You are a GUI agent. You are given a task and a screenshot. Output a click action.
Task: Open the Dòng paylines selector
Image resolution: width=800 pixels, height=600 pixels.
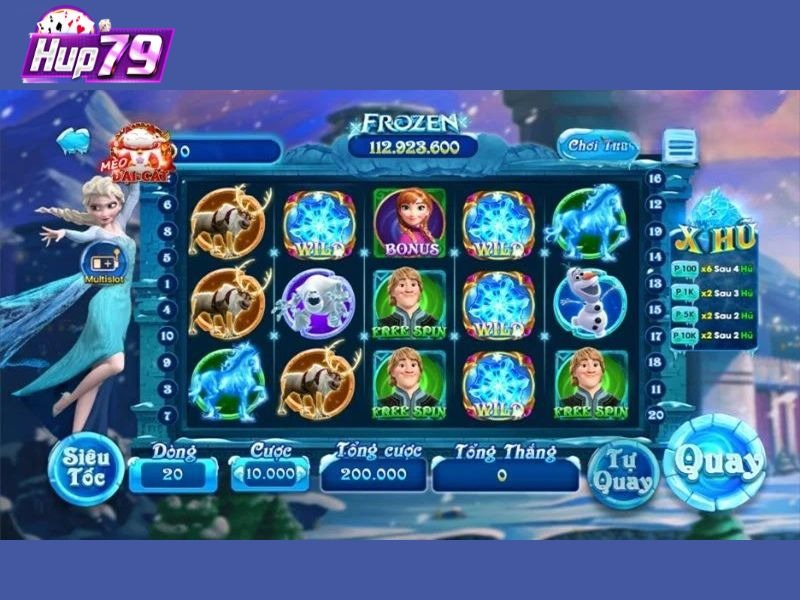click(173, 474)
